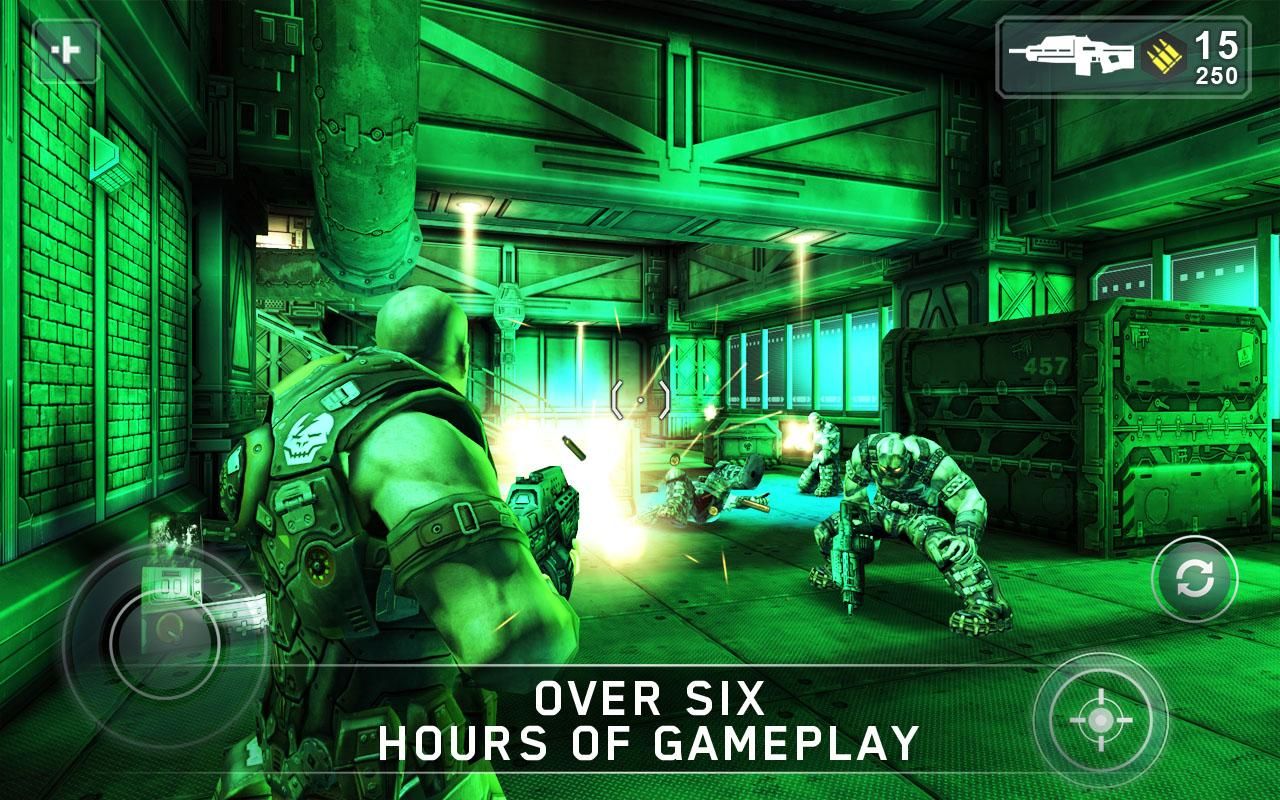1280x800 pixels.
Task: Select the assault rifle icon in the HUD
Action: click(x=1072, y=55)
